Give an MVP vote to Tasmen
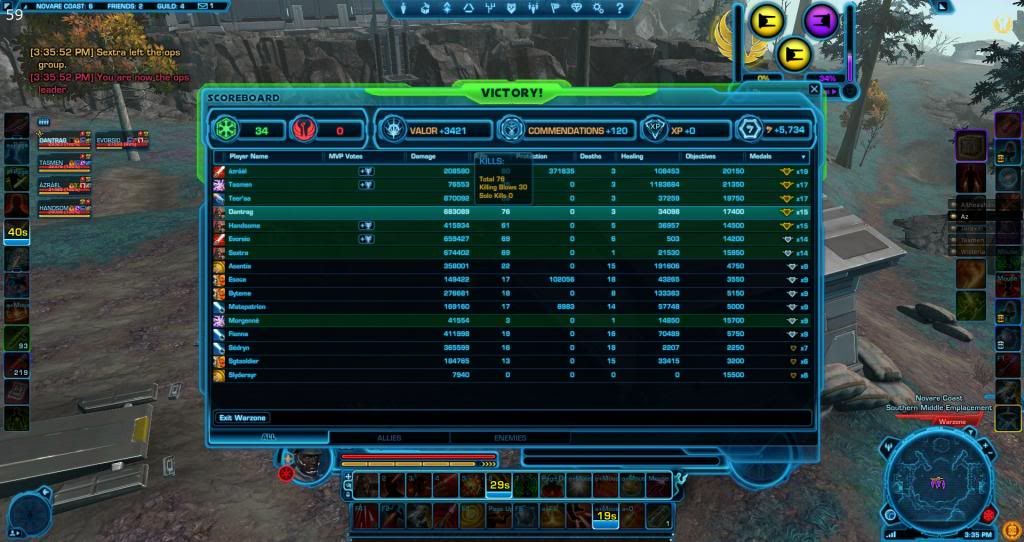Image resolution: width=1024 pixels, height=542 pixels. [366, 184]
